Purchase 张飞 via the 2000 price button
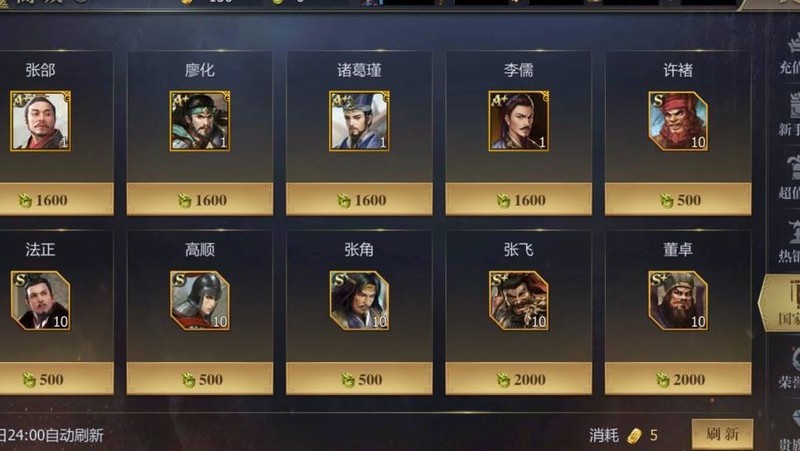The image size is (800, 451). click(x=518, y=379)
